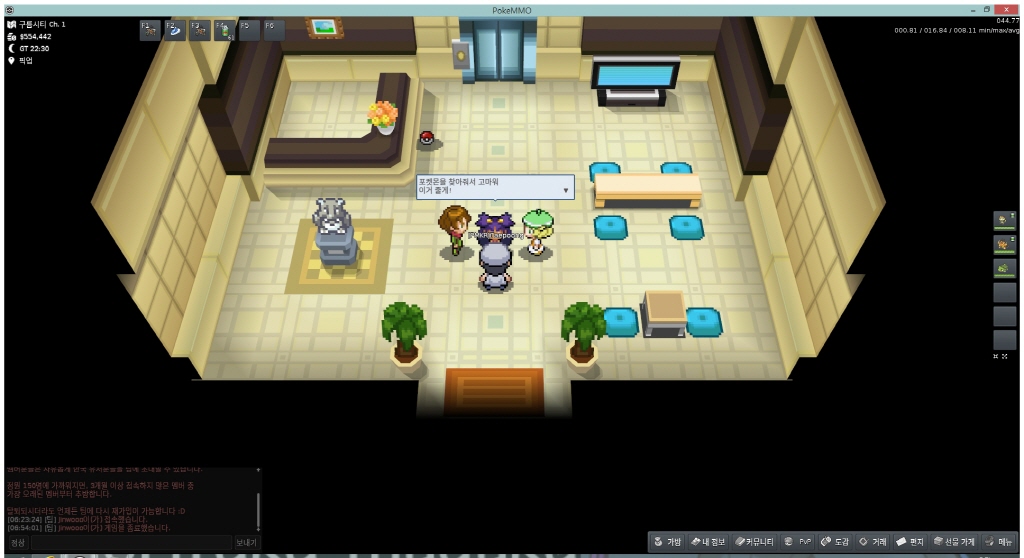Open the 메뉴 main menu

coord(1000,541)
